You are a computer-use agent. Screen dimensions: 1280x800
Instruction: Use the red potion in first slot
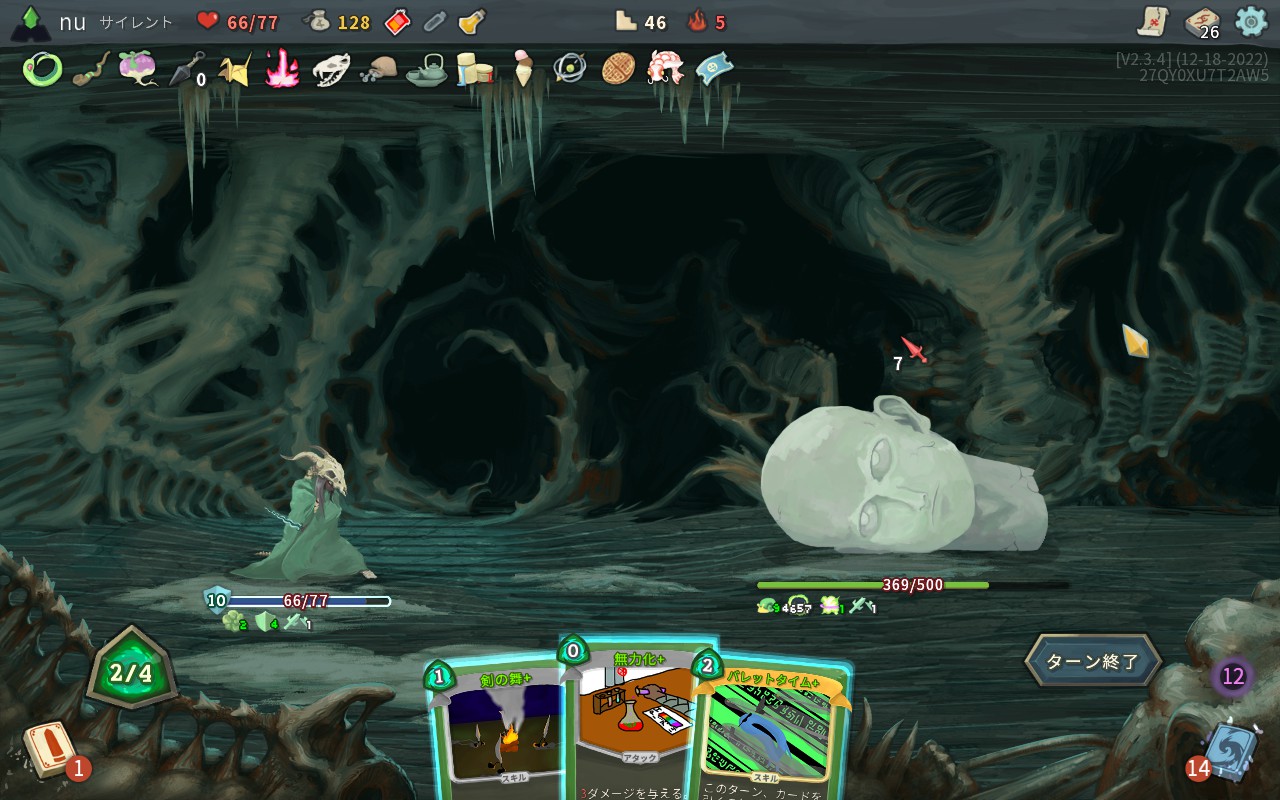(397, 22)
